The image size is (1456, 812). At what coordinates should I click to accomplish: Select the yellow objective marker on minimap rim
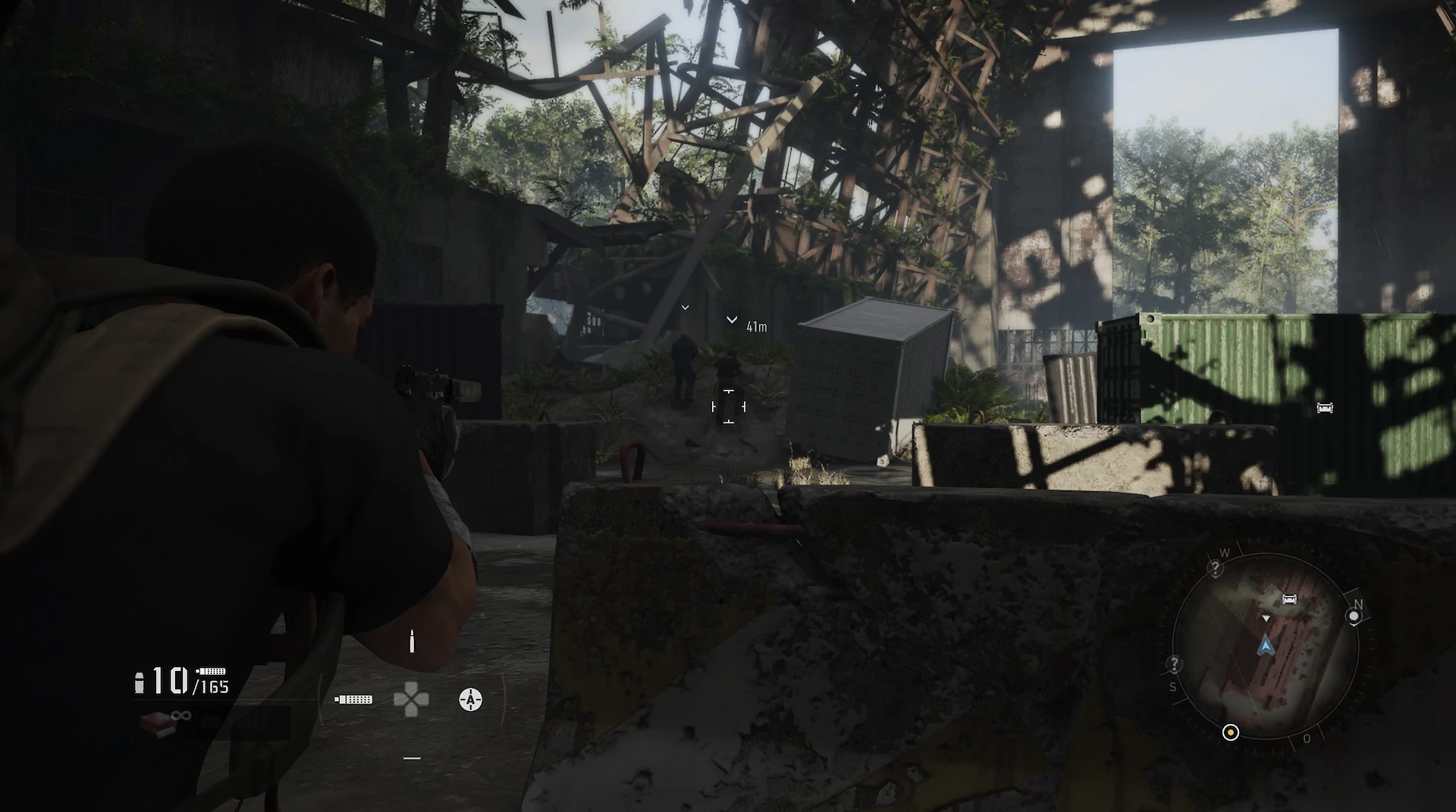pos(1230,732)
